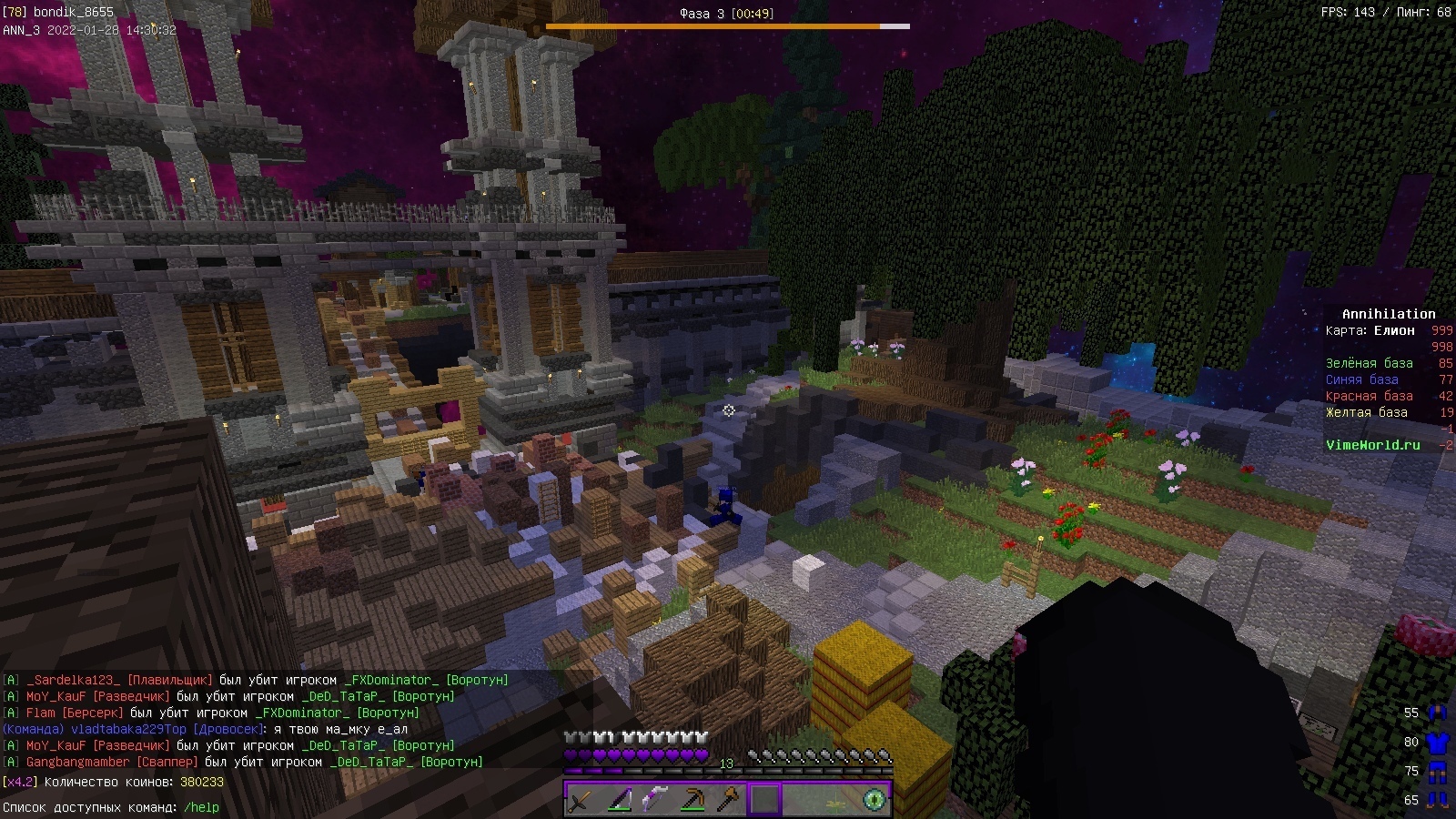Viewport: 1456px width, 819px height.
Task: Select the eye of ender slot
Action: [875, 800]
